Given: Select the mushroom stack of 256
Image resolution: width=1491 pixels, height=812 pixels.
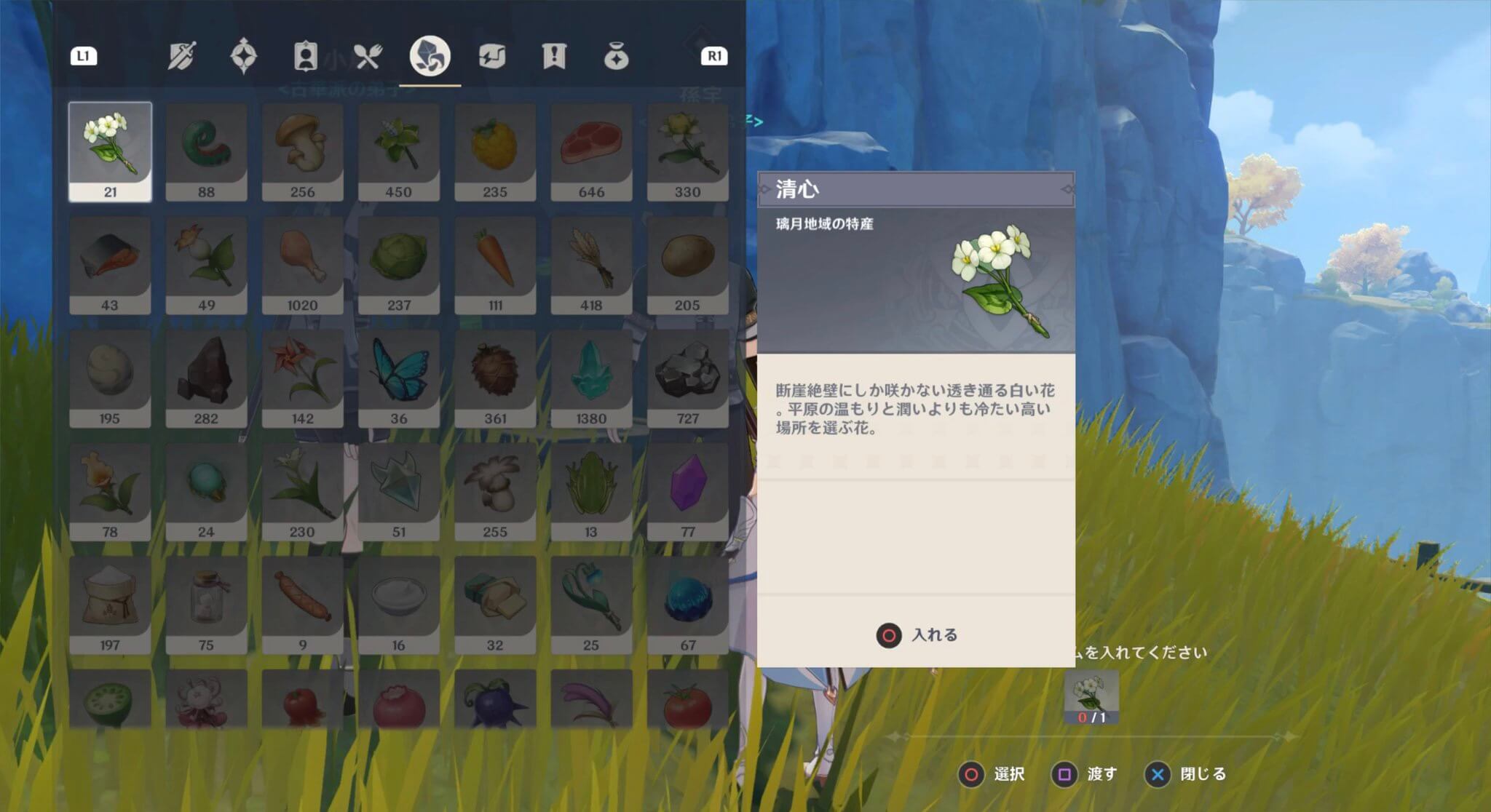Looking at the screenshot, I should point(303,149).
